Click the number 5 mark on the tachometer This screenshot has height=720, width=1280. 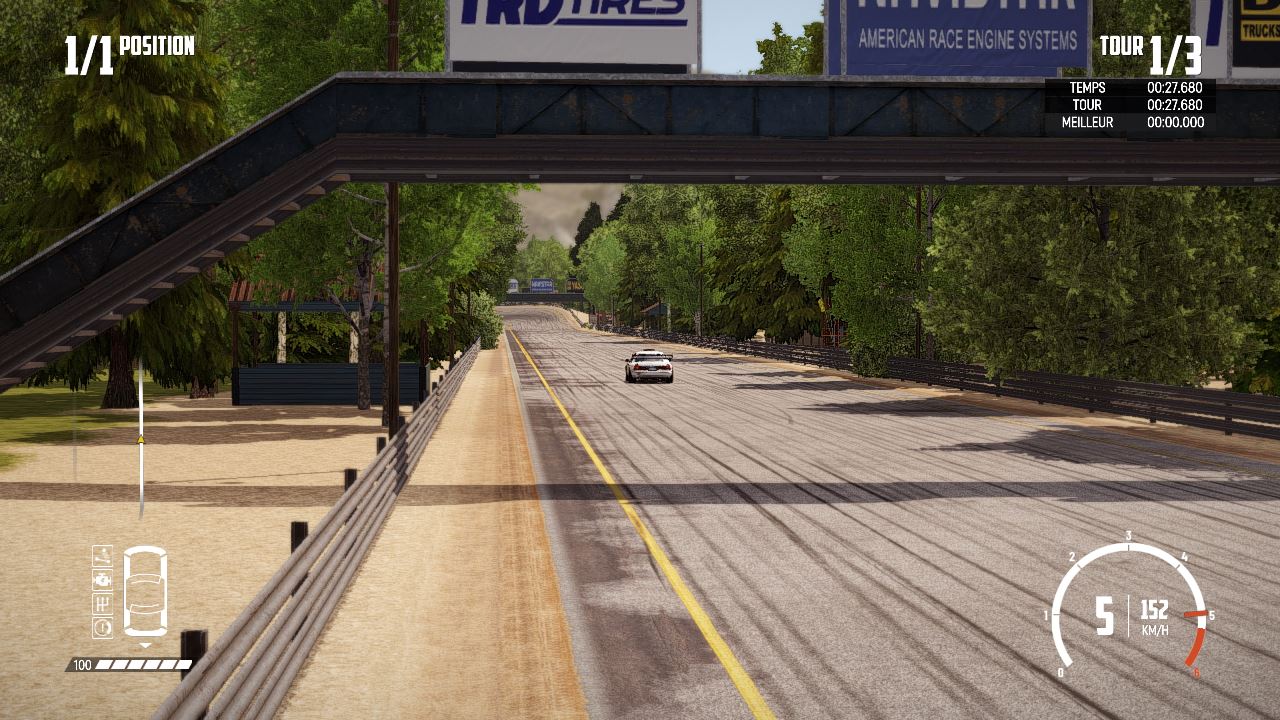pyautogui.click(x=1212, y=614)
